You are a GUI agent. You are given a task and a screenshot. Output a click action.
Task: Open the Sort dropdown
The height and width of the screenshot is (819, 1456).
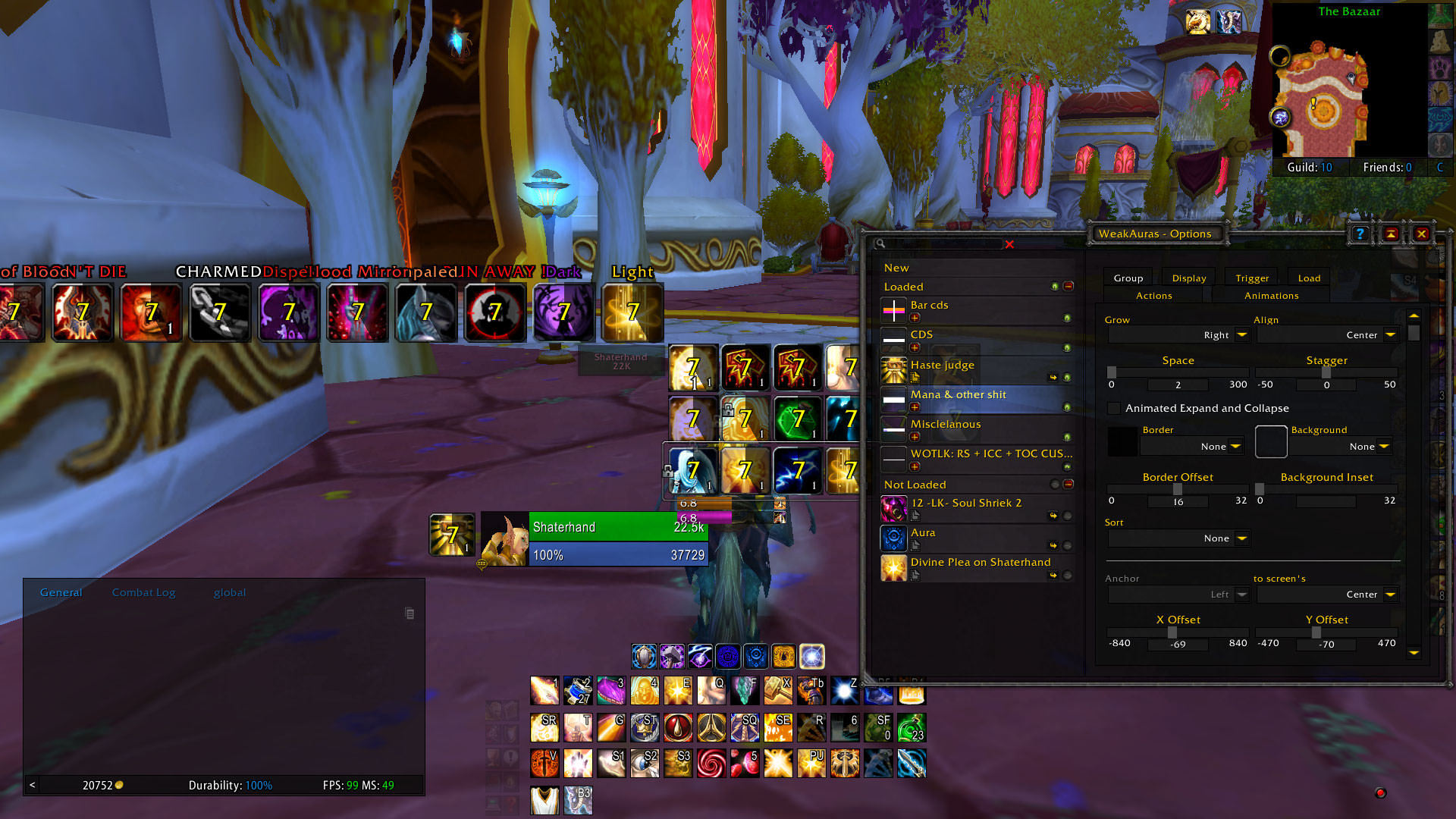click(x=1241, y=538)
